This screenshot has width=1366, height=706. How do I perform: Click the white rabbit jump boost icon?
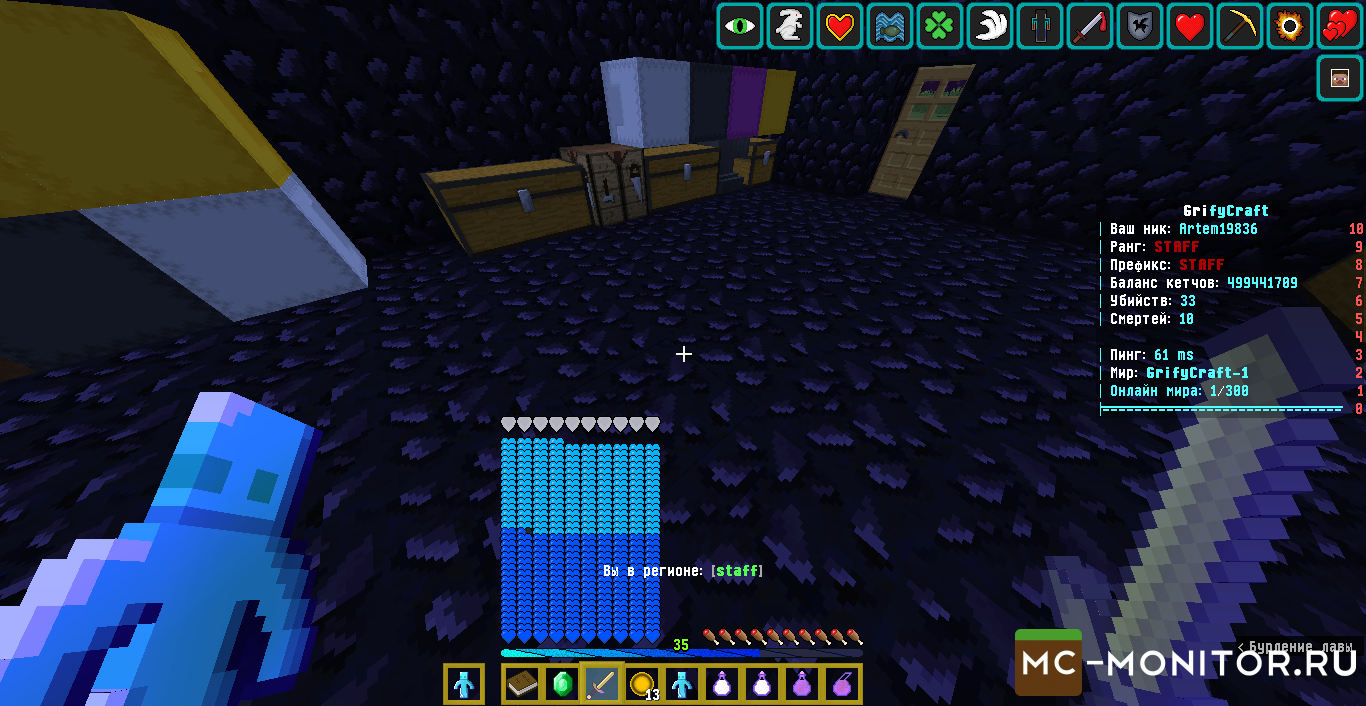[x=790, y=27]
